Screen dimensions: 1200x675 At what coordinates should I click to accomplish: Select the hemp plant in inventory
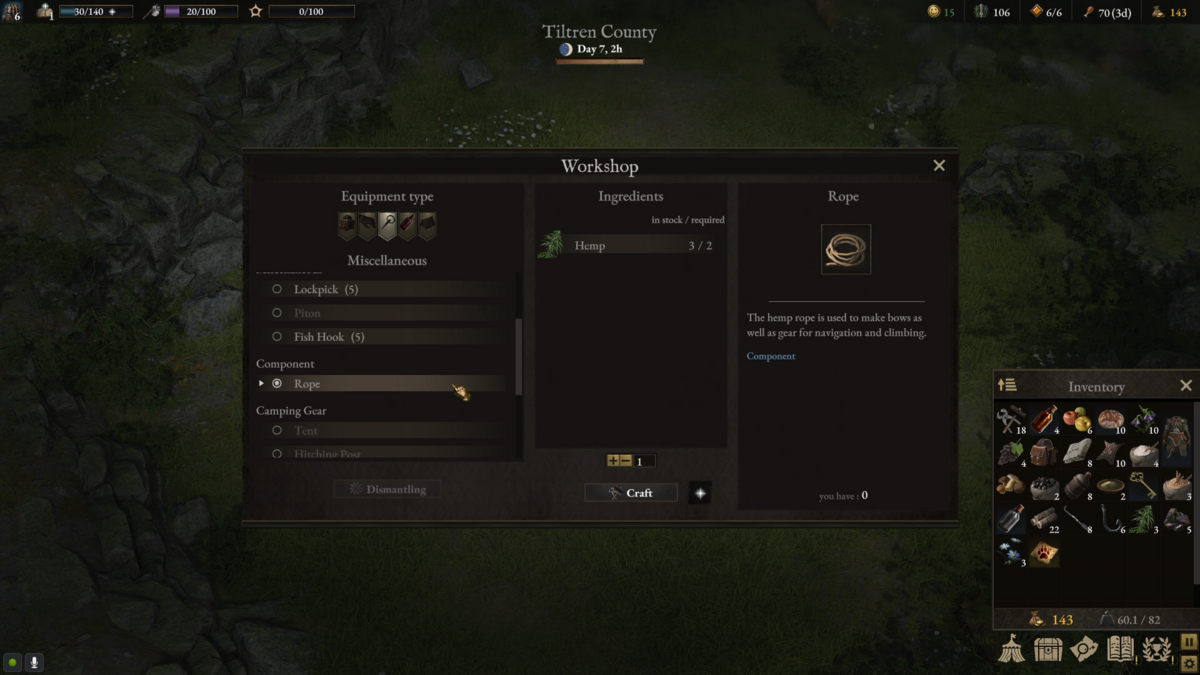point(1141,519)
